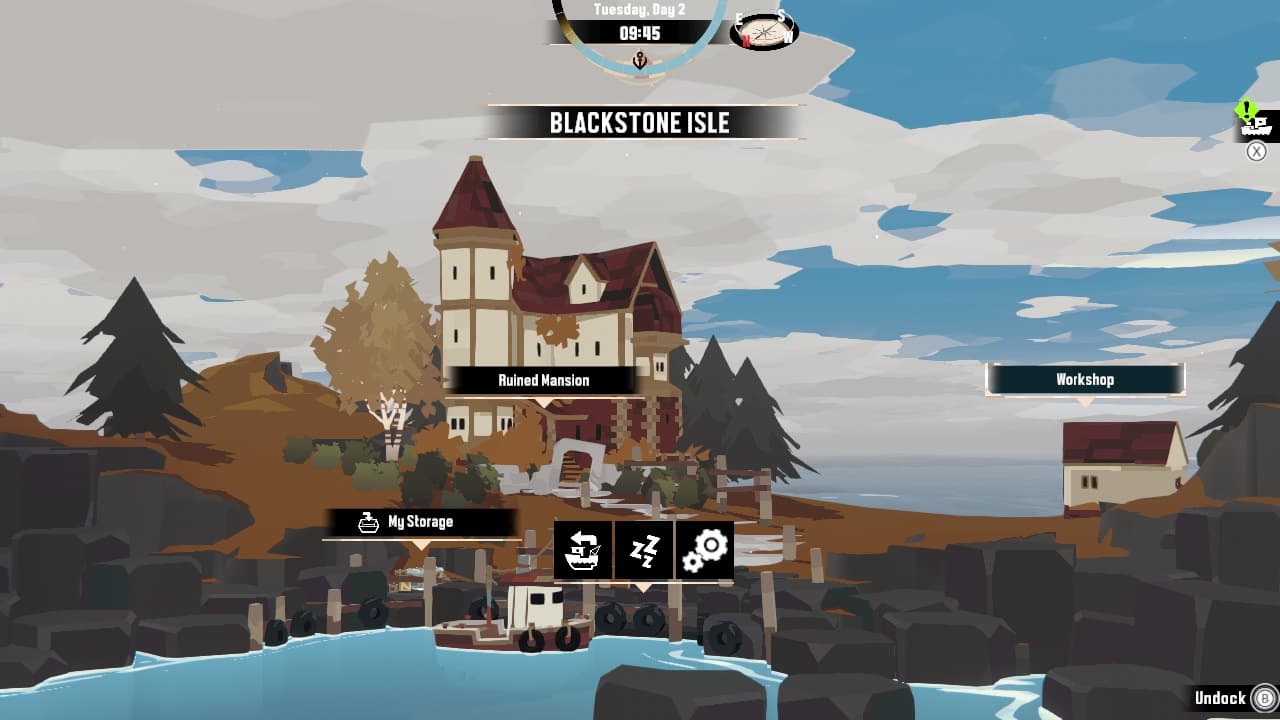Click the Blackstone Isle title banner
This screenshot has height=720, width=1280.
pyautogui.click(x=640, y=123)
